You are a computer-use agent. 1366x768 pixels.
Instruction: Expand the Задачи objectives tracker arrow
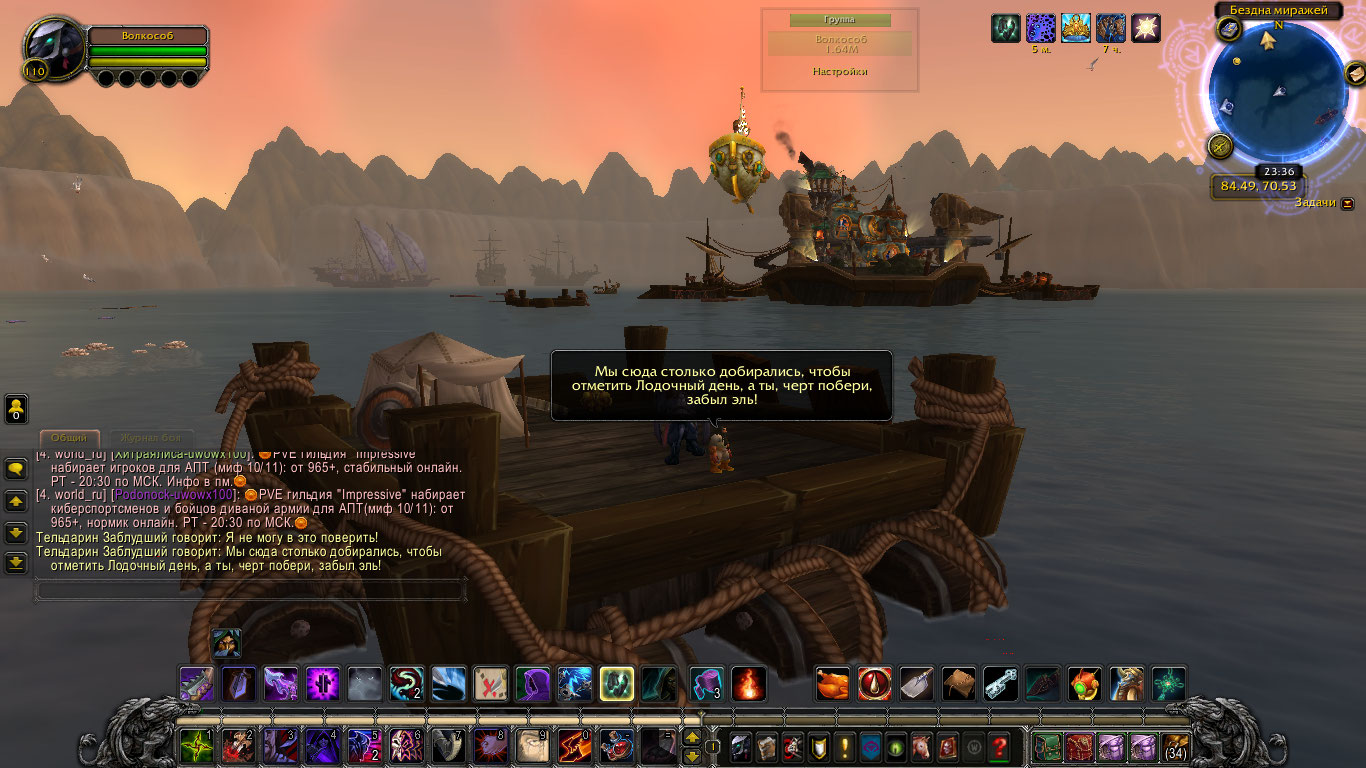[x=1347, y=203]
